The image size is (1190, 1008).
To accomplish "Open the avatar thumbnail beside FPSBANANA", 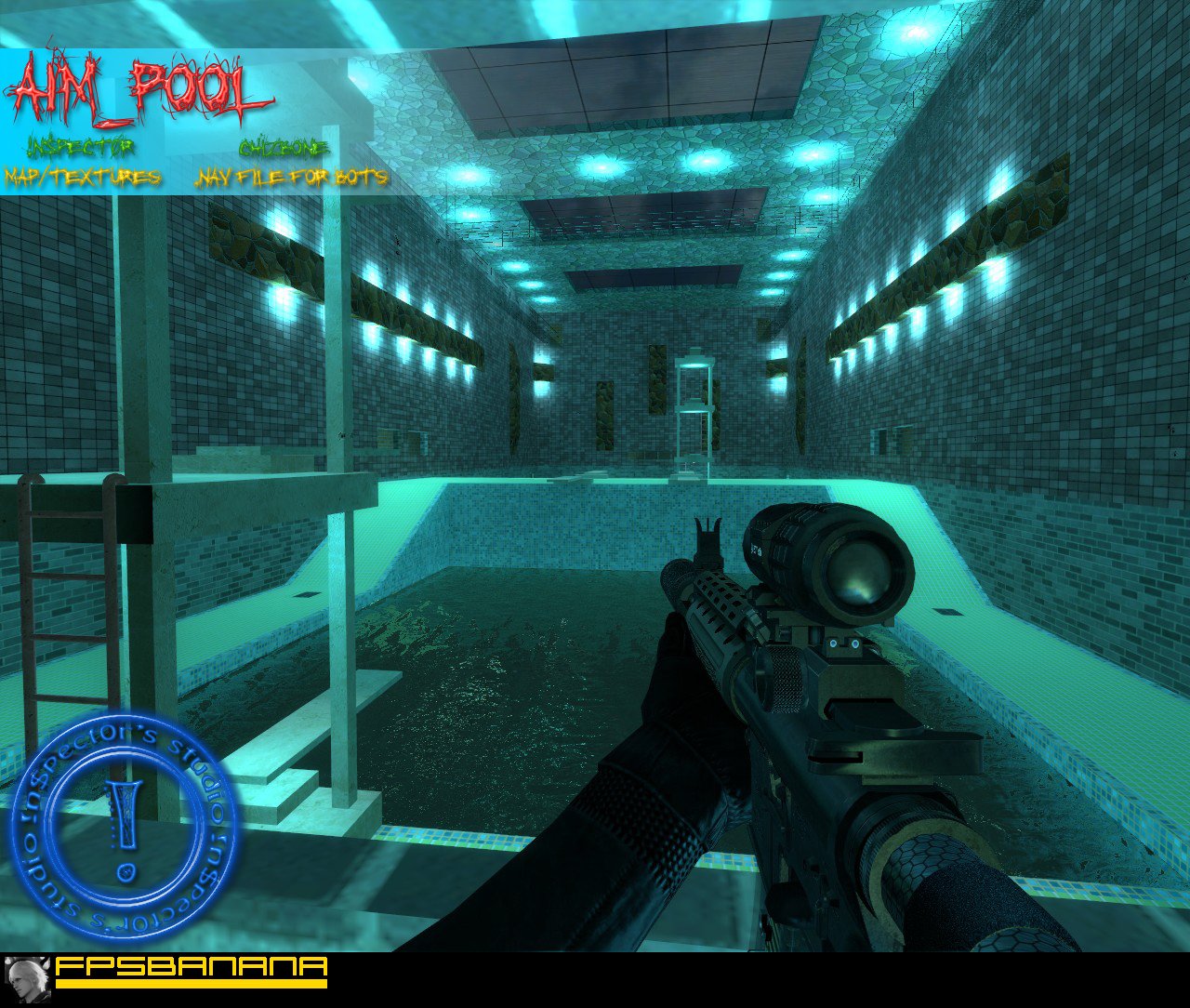I will click(x=26, y=979).
